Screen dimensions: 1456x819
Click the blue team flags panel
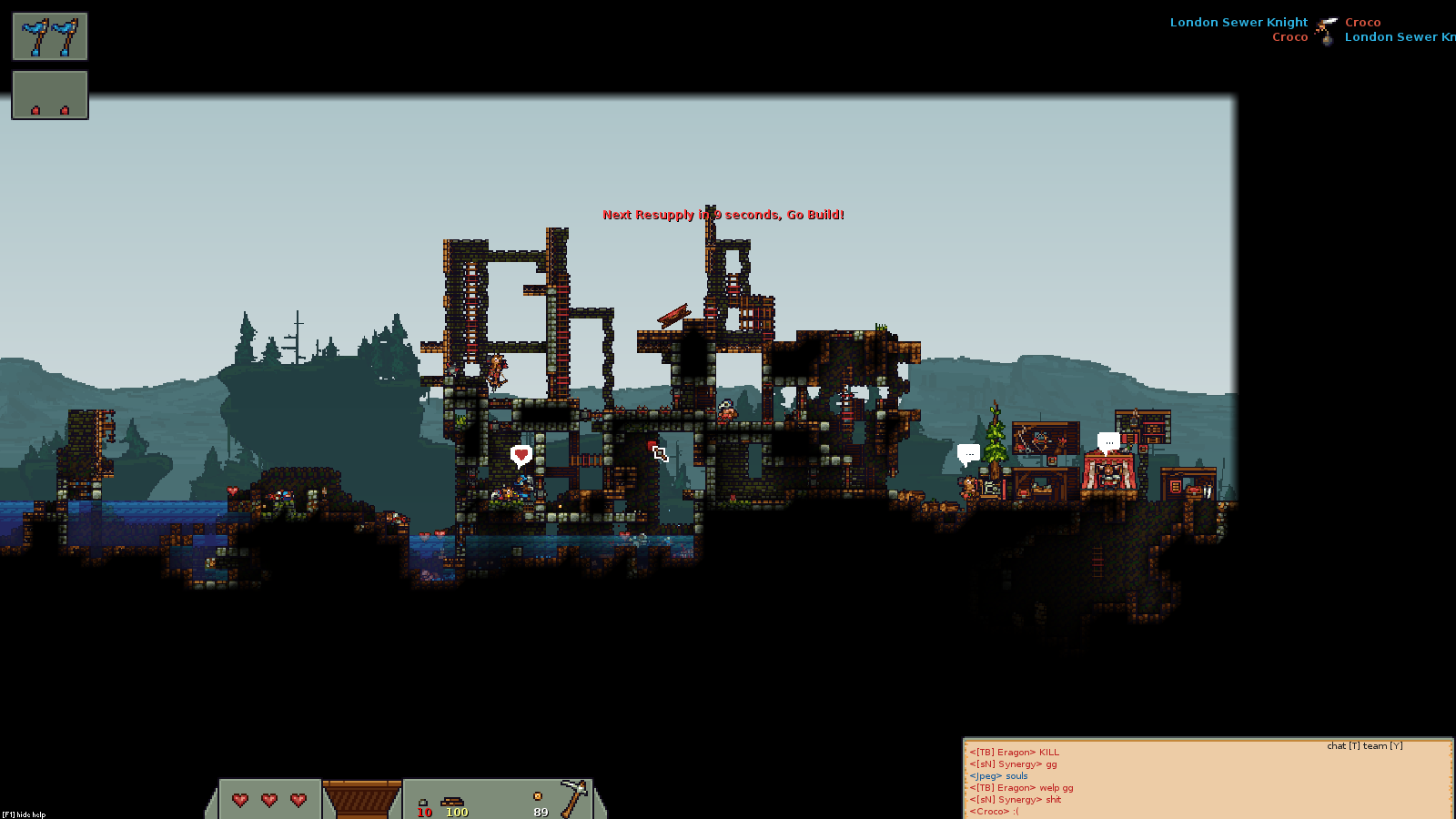(50, 36)
